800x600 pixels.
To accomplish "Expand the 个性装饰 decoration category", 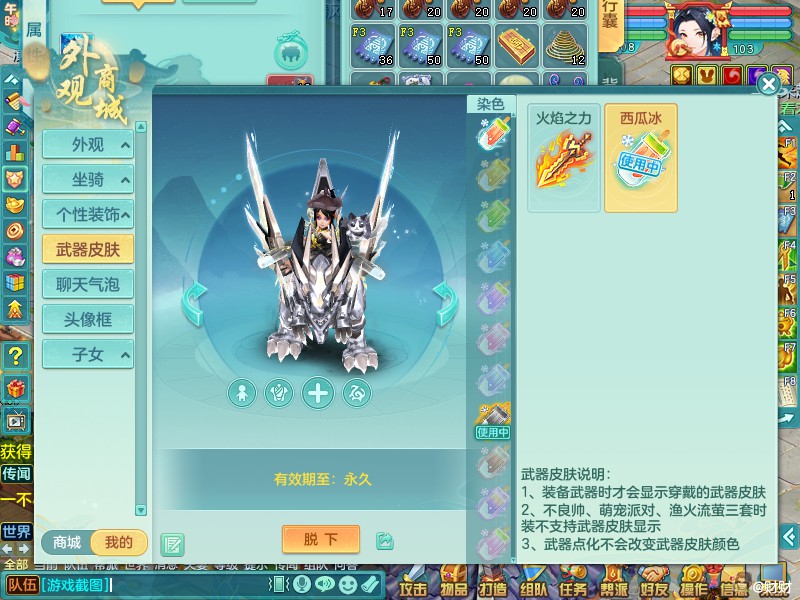I will tap(88, 214).
